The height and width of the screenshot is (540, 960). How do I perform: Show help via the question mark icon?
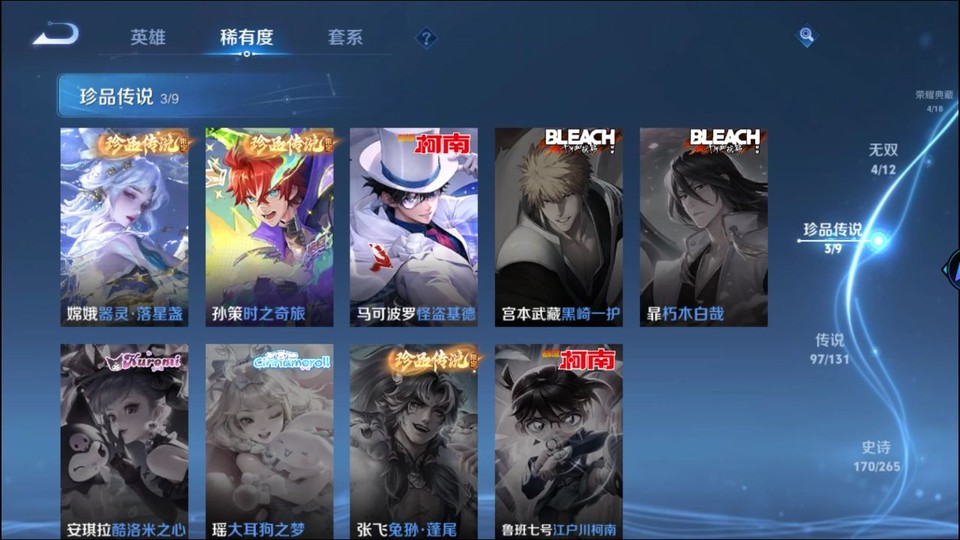click(427, 38)
